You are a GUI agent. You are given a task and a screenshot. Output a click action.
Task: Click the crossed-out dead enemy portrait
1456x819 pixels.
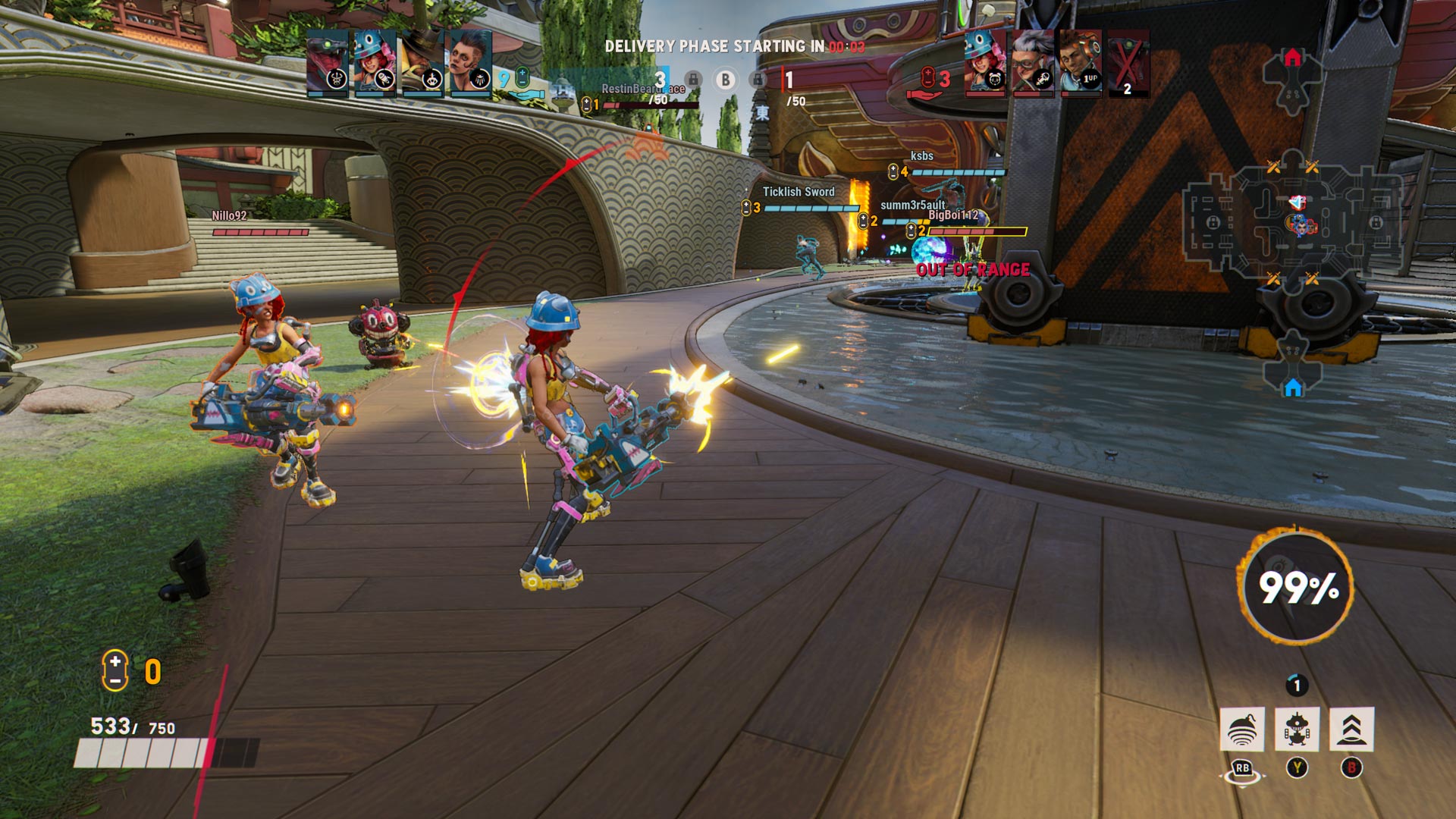pyautogui.click(x=1128, y=64)
